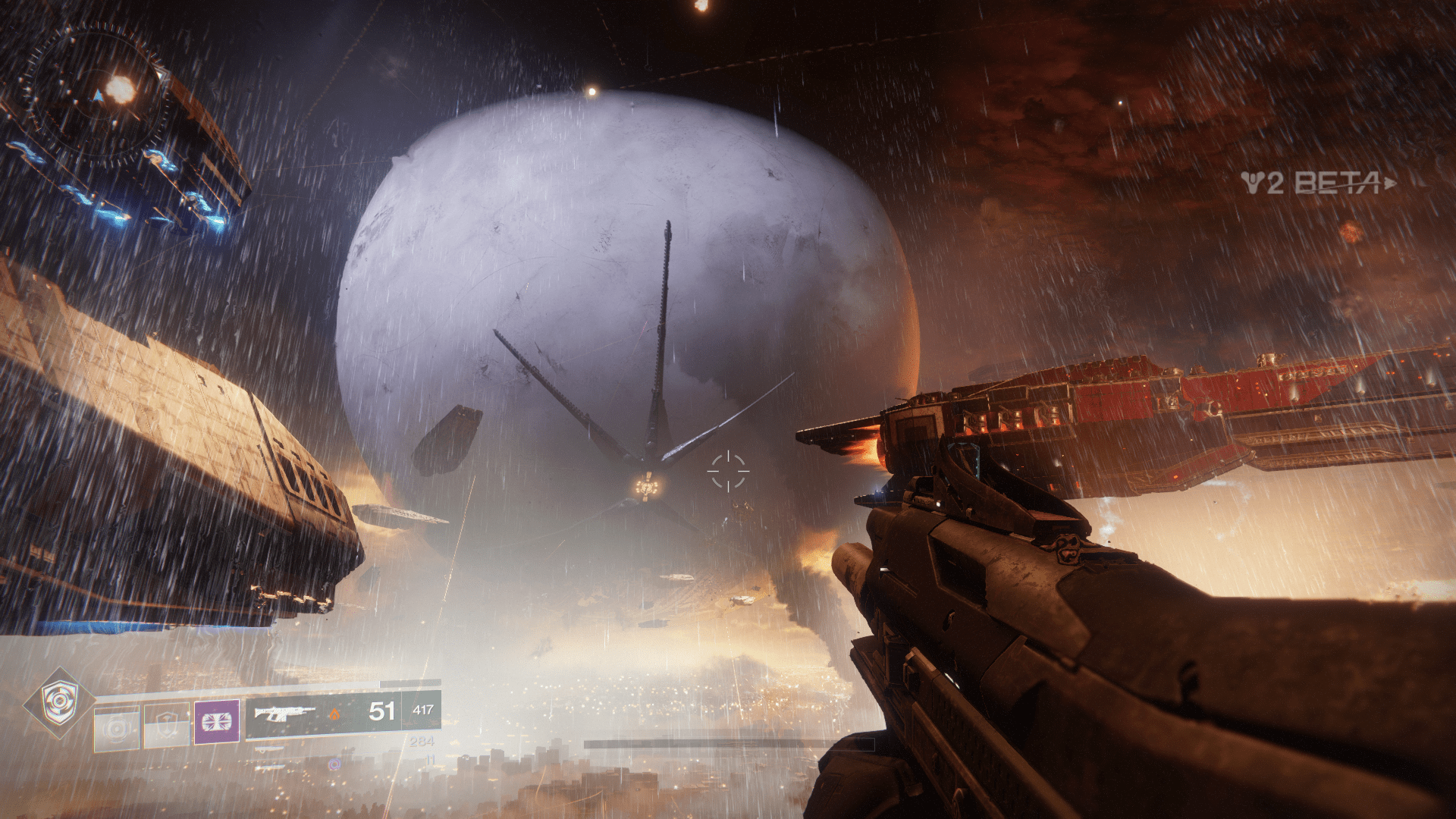Switch to the second weapon silhouette
The width and height of the screenshot is (1456, 819).
pyautogui.click(x=271, y=749)
